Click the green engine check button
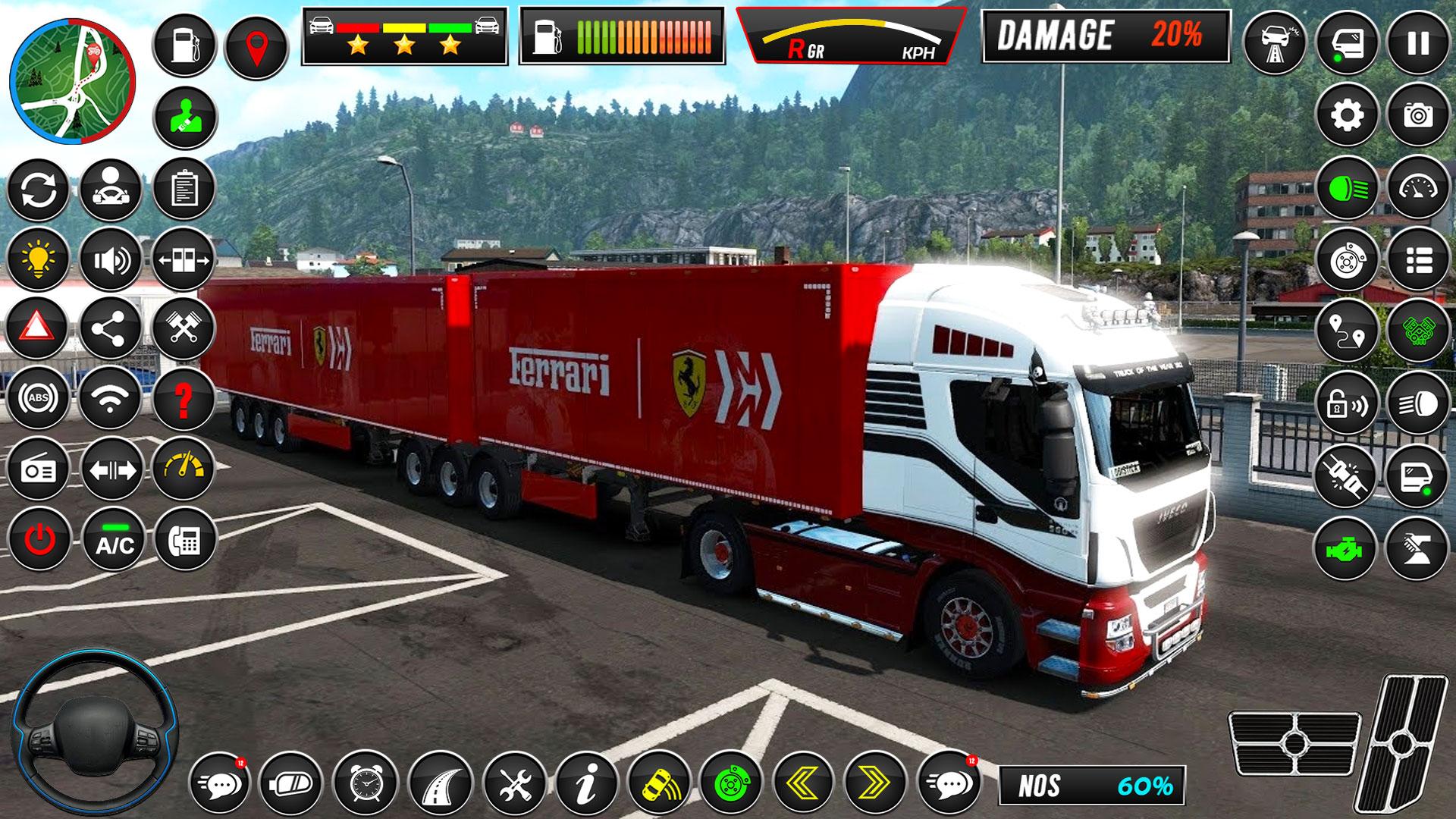The width and height of the screenshot is (1456, 819). [x=1347, y=548]
